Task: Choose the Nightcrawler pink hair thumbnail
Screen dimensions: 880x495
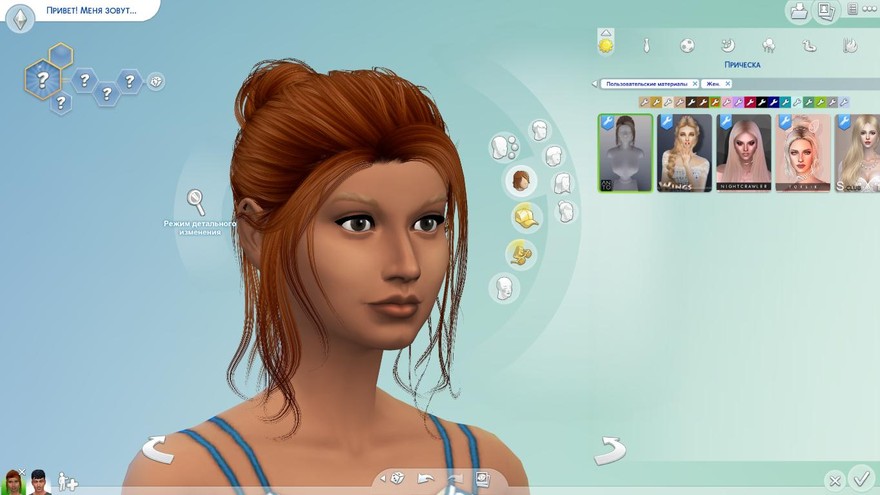Action: pyautogui.click(x=743, y=153)
